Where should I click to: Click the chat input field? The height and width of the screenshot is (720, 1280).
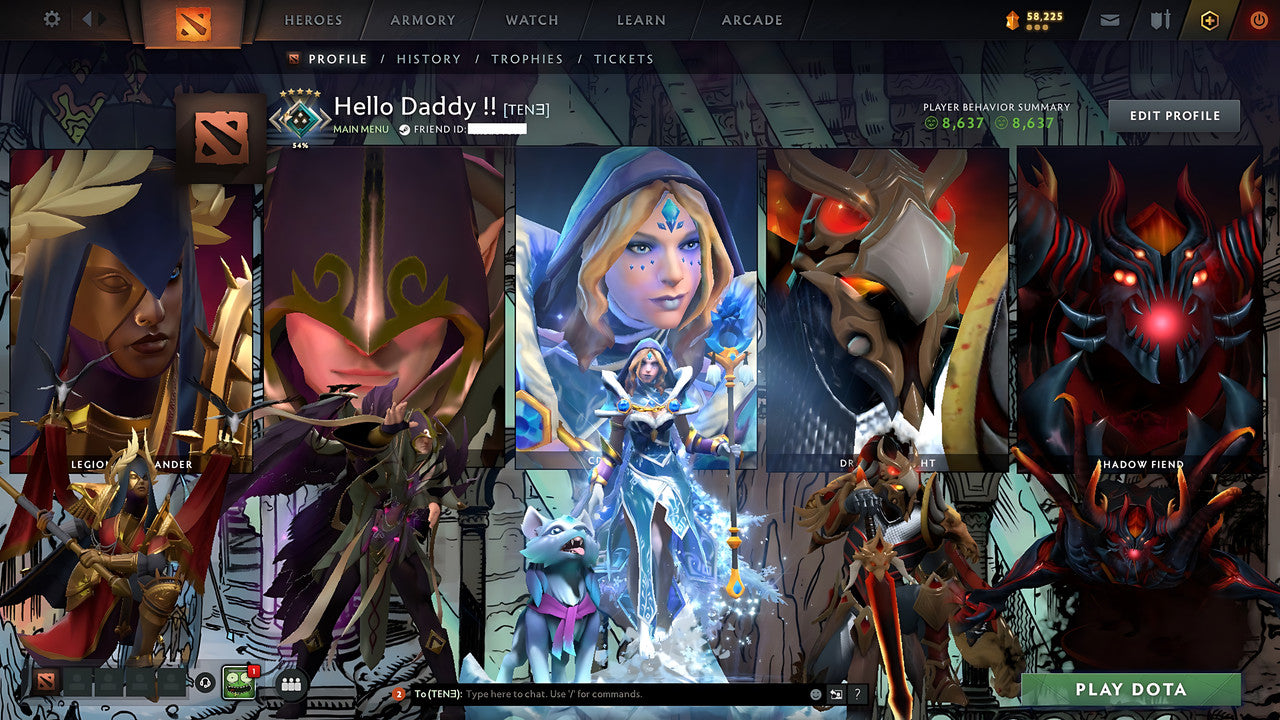pos(600,692)
